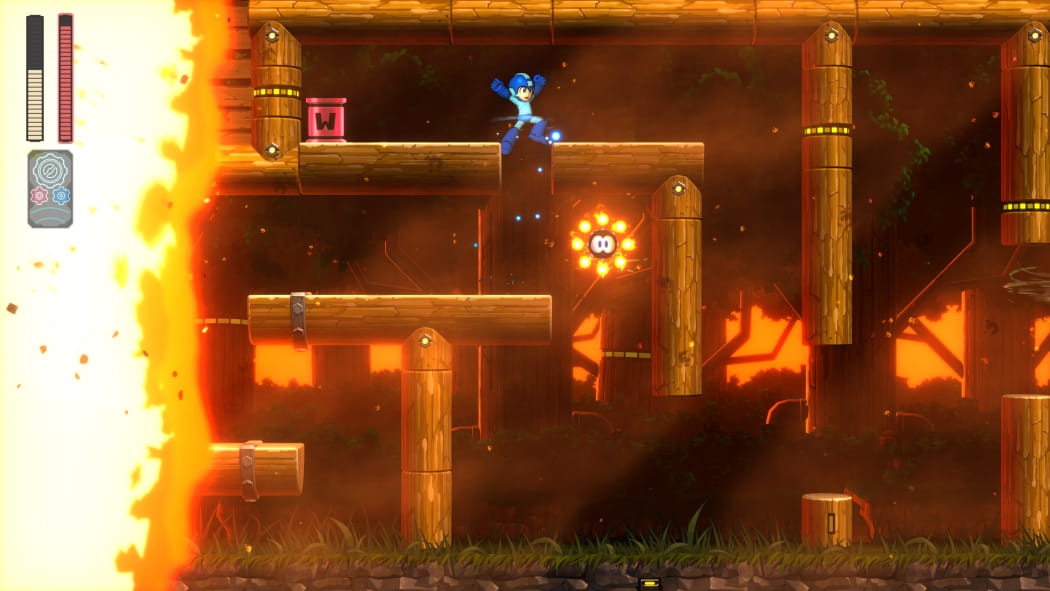Activate the blue Speed Gear icon

[x=61, y=196]
